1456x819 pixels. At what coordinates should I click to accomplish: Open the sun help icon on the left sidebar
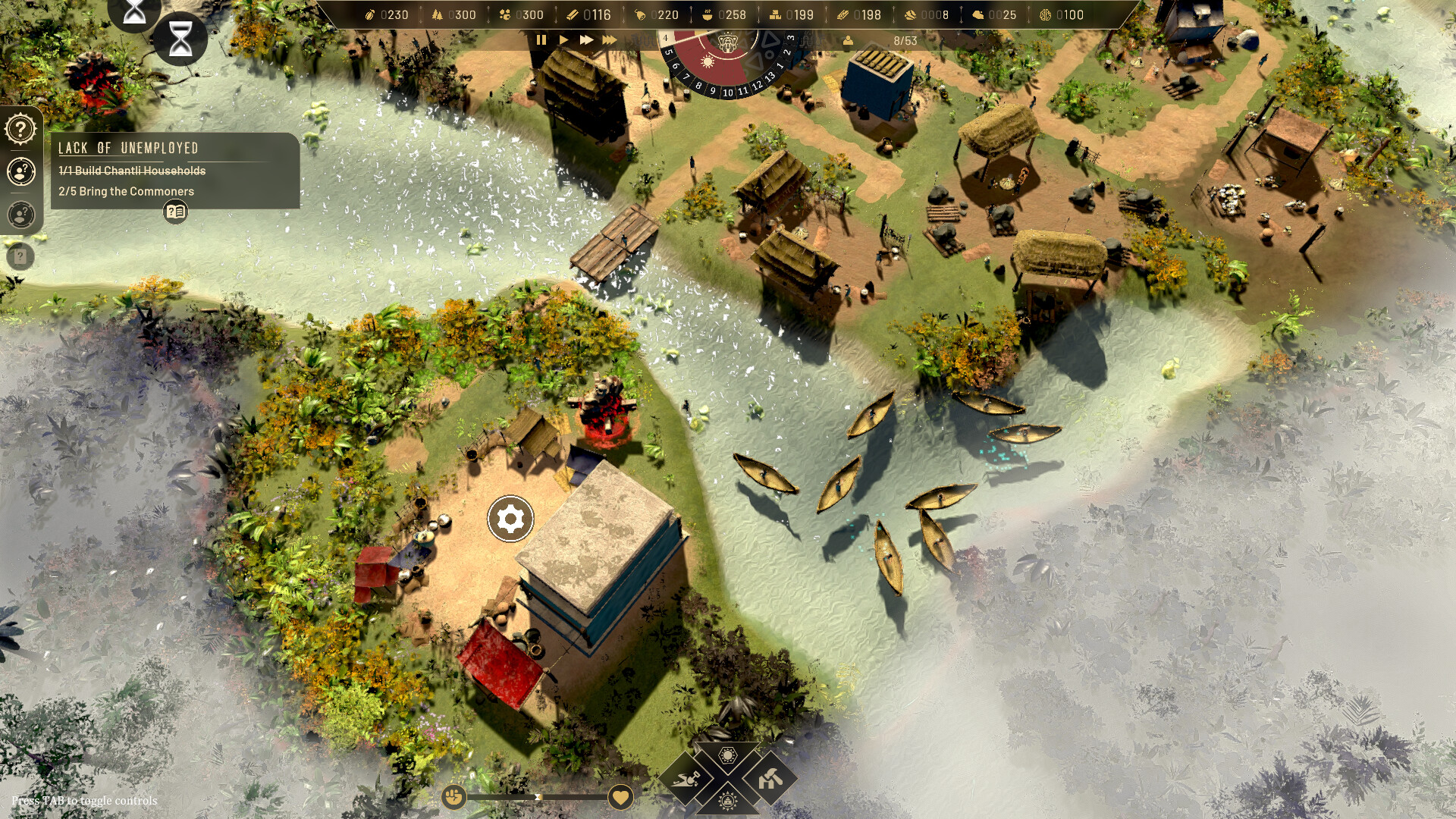tap(22, 127)
